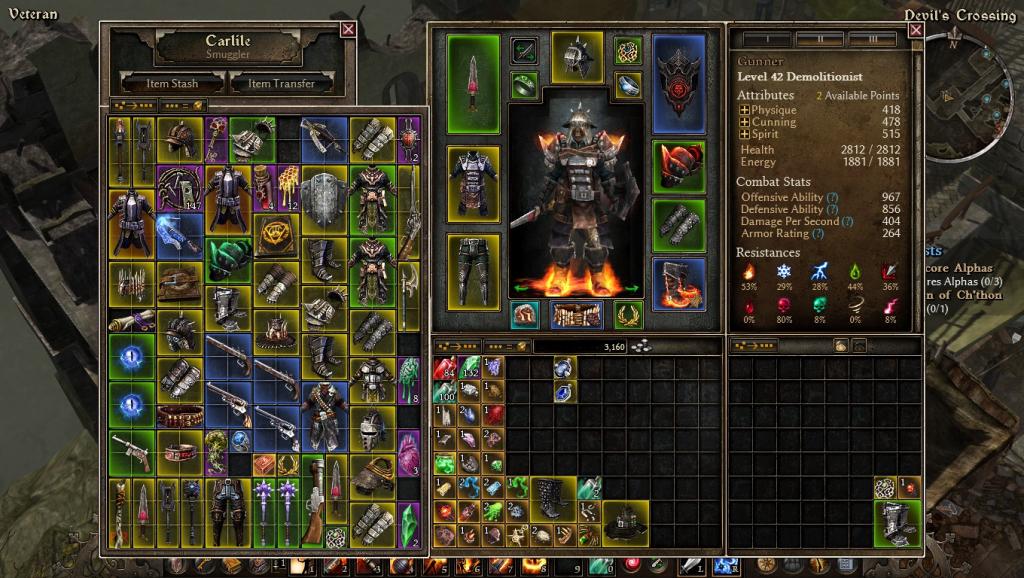Viewport: 1024px width, 578px height.
Task: Select the equipped dagger weapon slot
Action: click(x=474, y=83)
